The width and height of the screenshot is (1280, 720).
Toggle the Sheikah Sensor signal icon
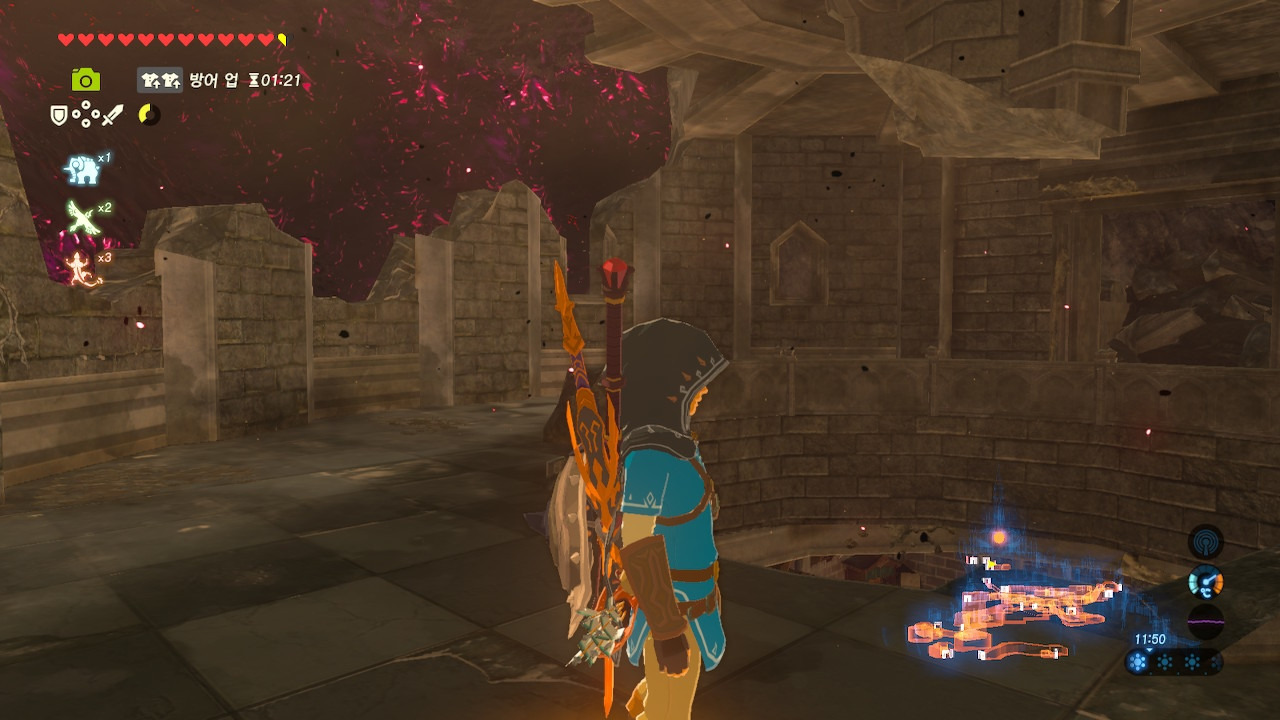click(x=1205, y=542)
